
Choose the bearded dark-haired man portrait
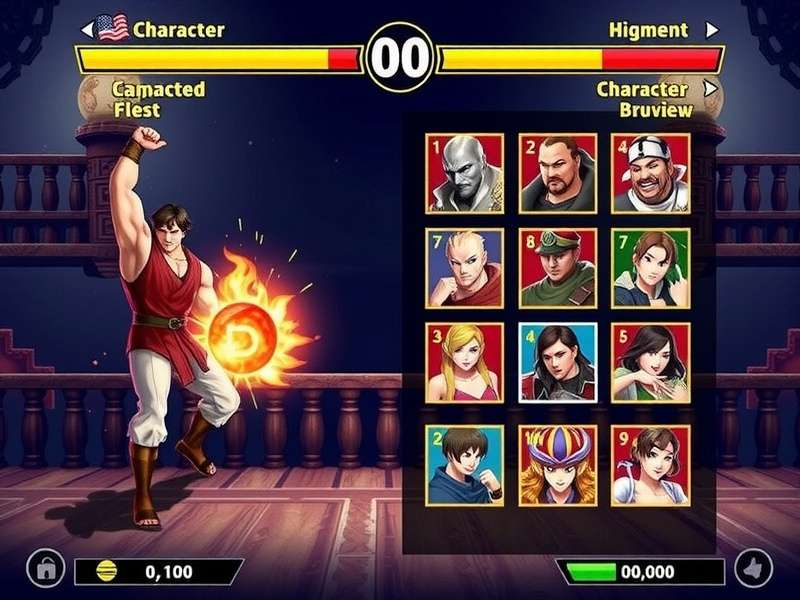(558, 173)
